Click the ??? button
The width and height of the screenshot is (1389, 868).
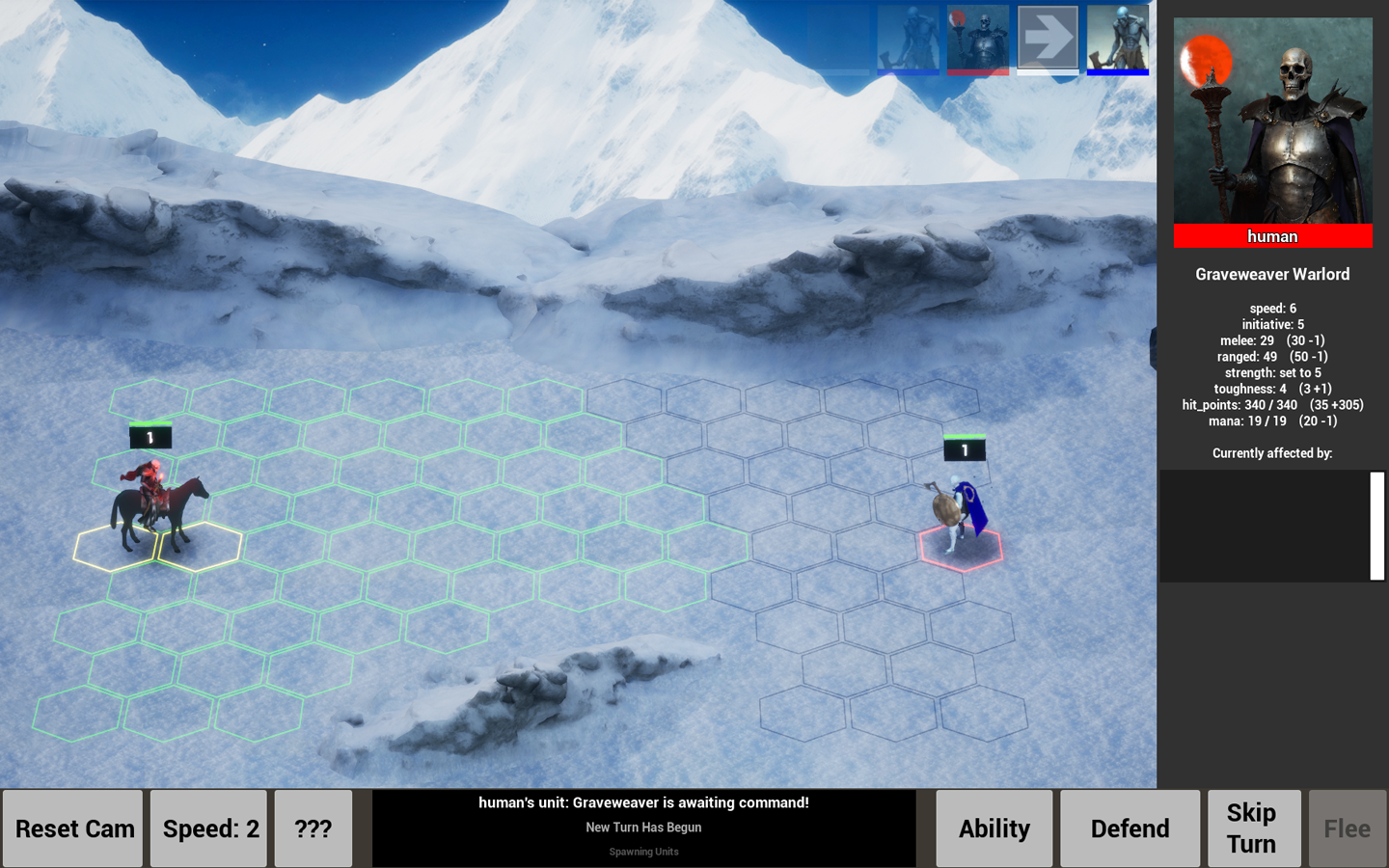click(313, 827)
